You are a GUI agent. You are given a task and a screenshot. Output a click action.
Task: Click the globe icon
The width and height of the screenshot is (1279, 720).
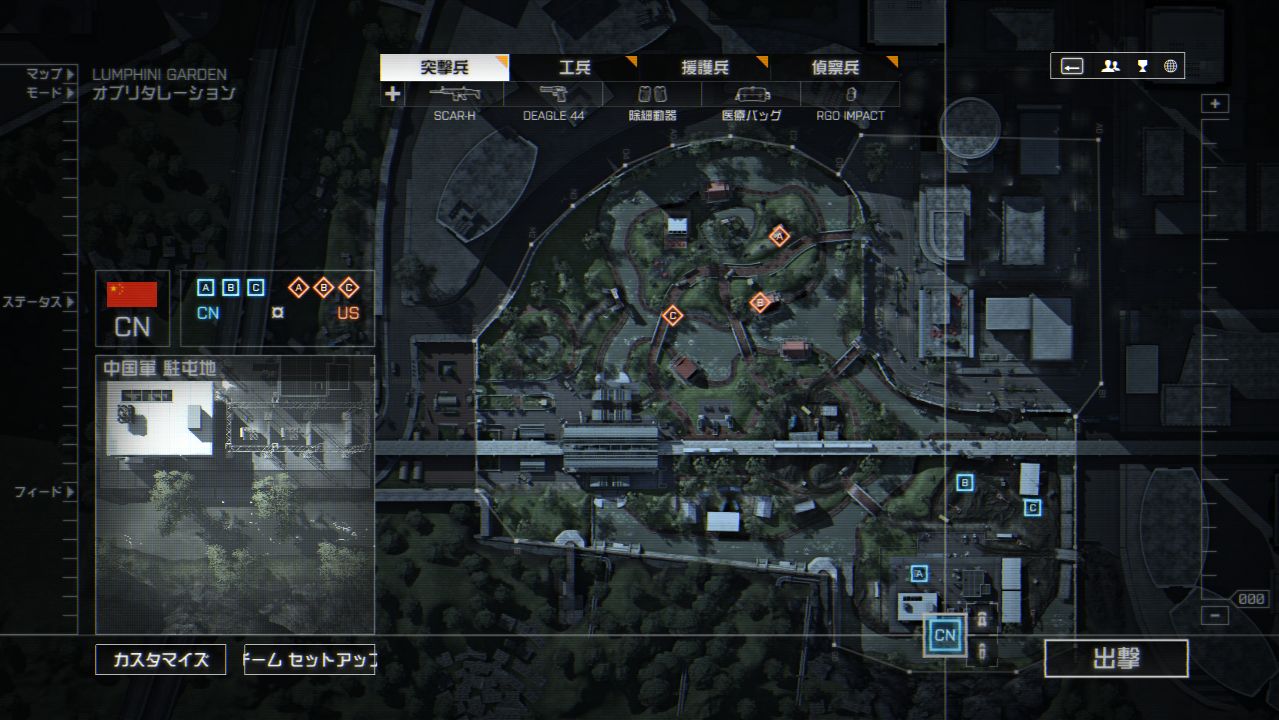(x=1170, y=66)
